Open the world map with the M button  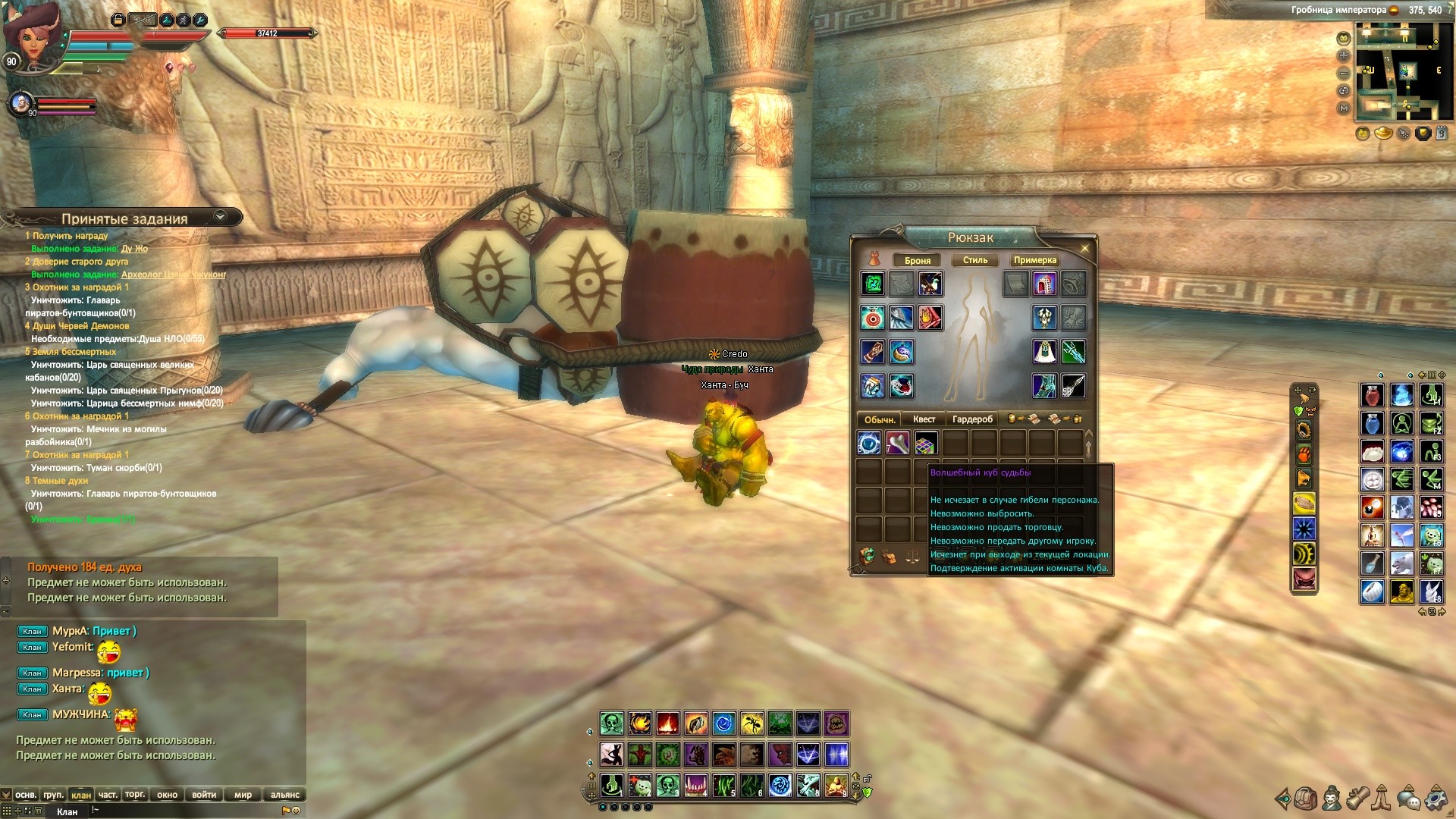pos(1344,108)
